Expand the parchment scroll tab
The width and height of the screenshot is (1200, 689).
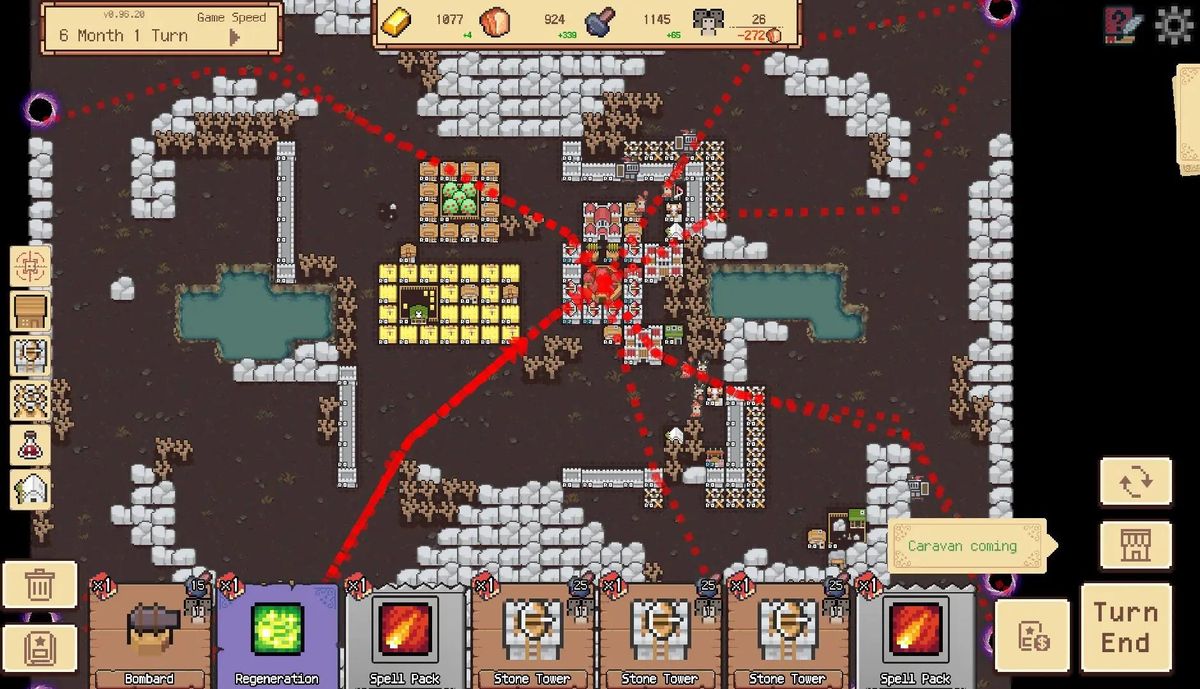click(x=1187, y=120)
